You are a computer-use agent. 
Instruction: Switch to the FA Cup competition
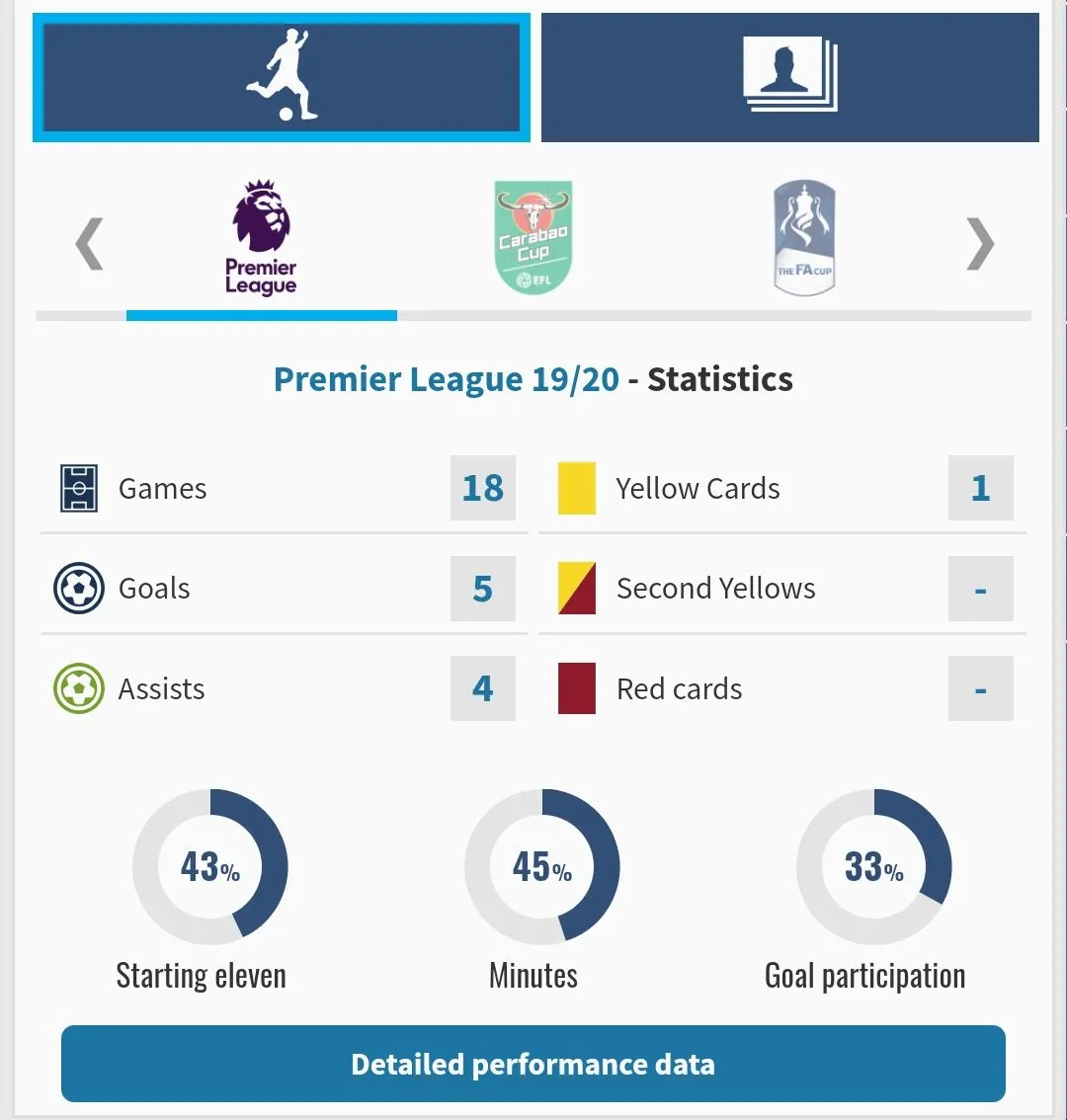click(x=804, y=239)
